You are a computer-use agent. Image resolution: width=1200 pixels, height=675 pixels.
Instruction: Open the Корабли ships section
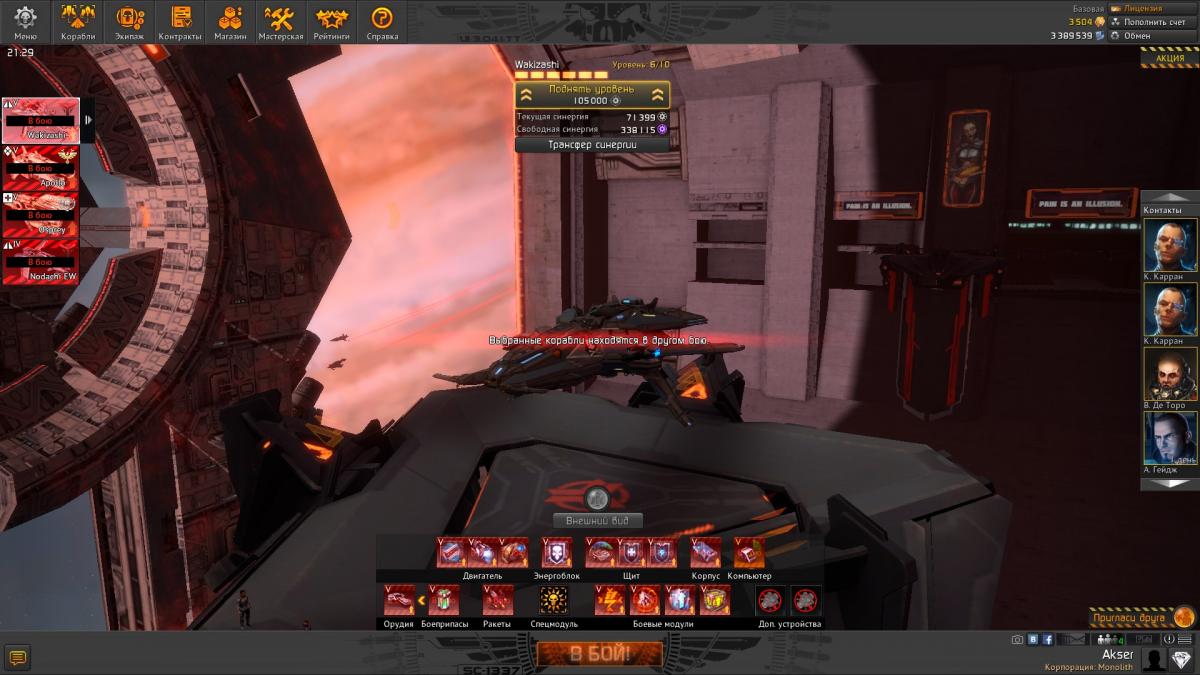click(x=78, y=22)
